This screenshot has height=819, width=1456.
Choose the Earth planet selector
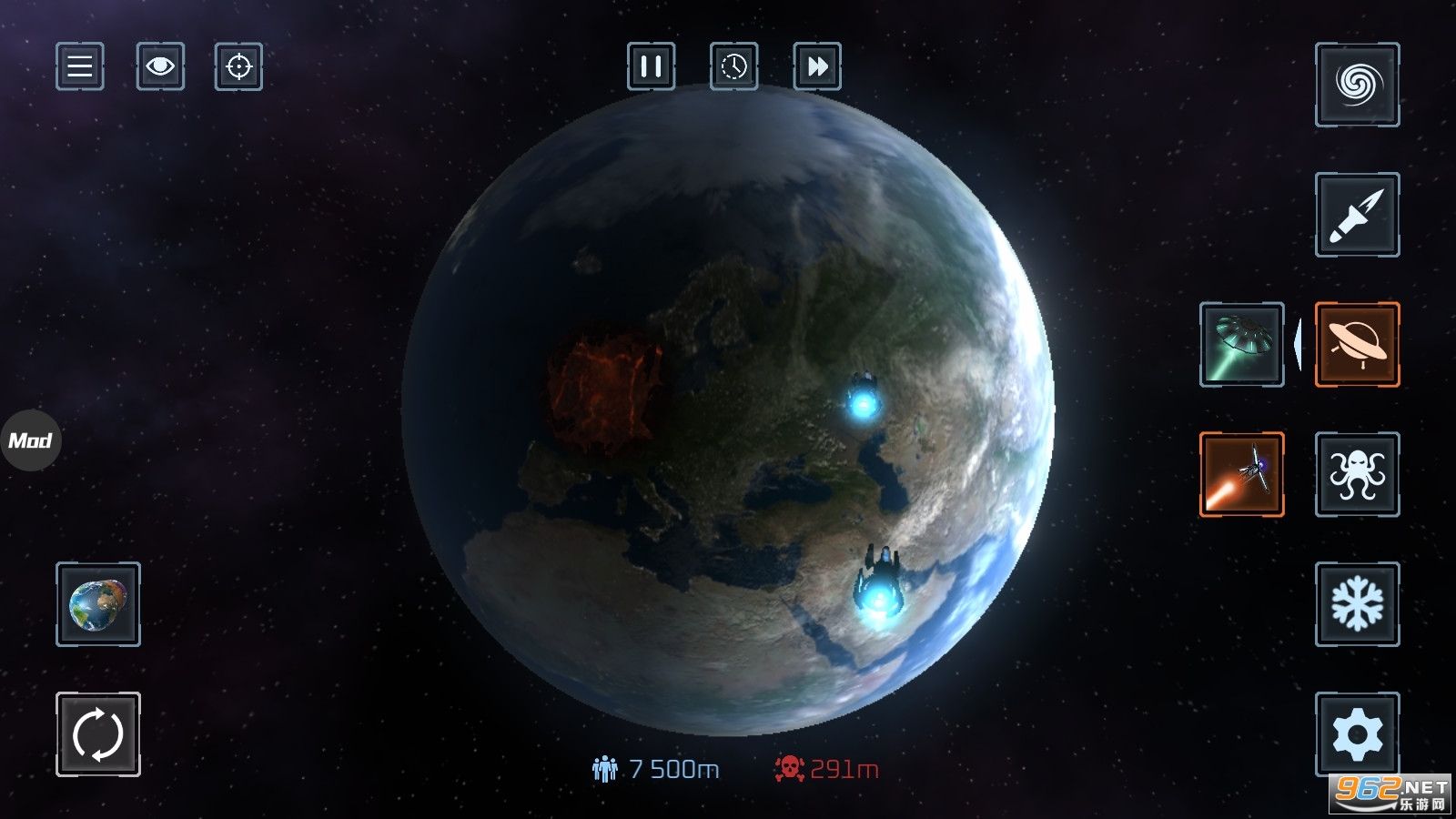pos(98,604)
